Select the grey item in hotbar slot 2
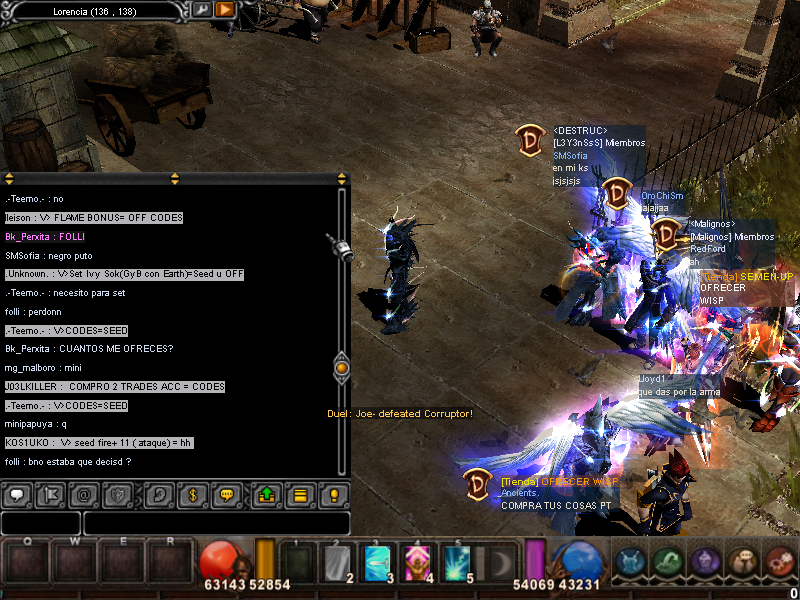The height and width of the screenshot is (600, 800). click(337, 563)
